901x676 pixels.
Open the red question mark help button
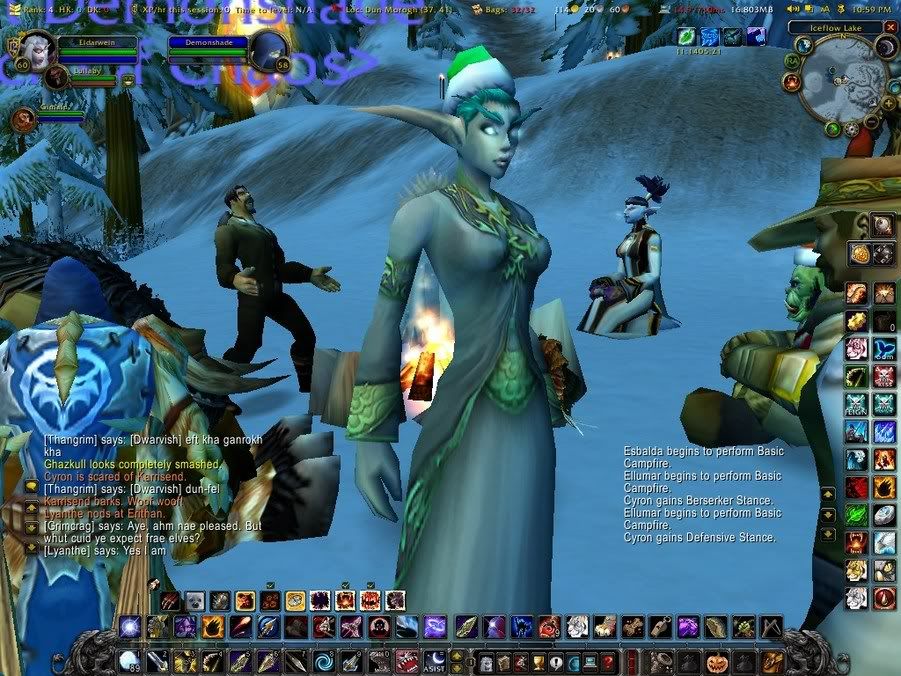pyautogui.click(x=606, y=662)
